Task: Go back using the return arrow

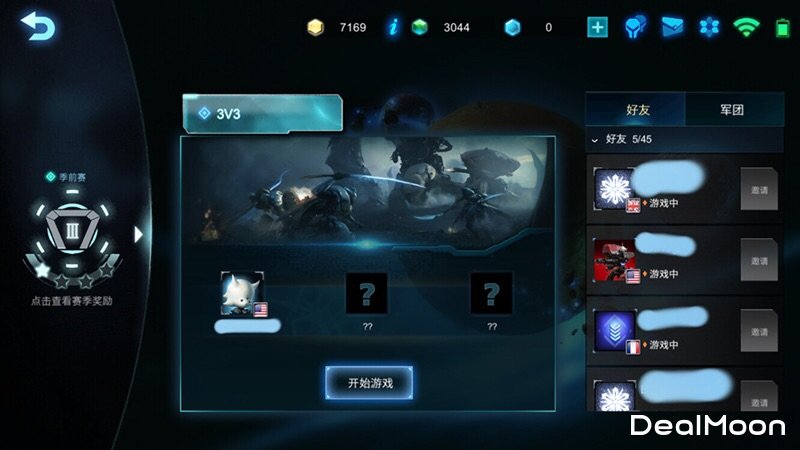Action: click(38, 27)
